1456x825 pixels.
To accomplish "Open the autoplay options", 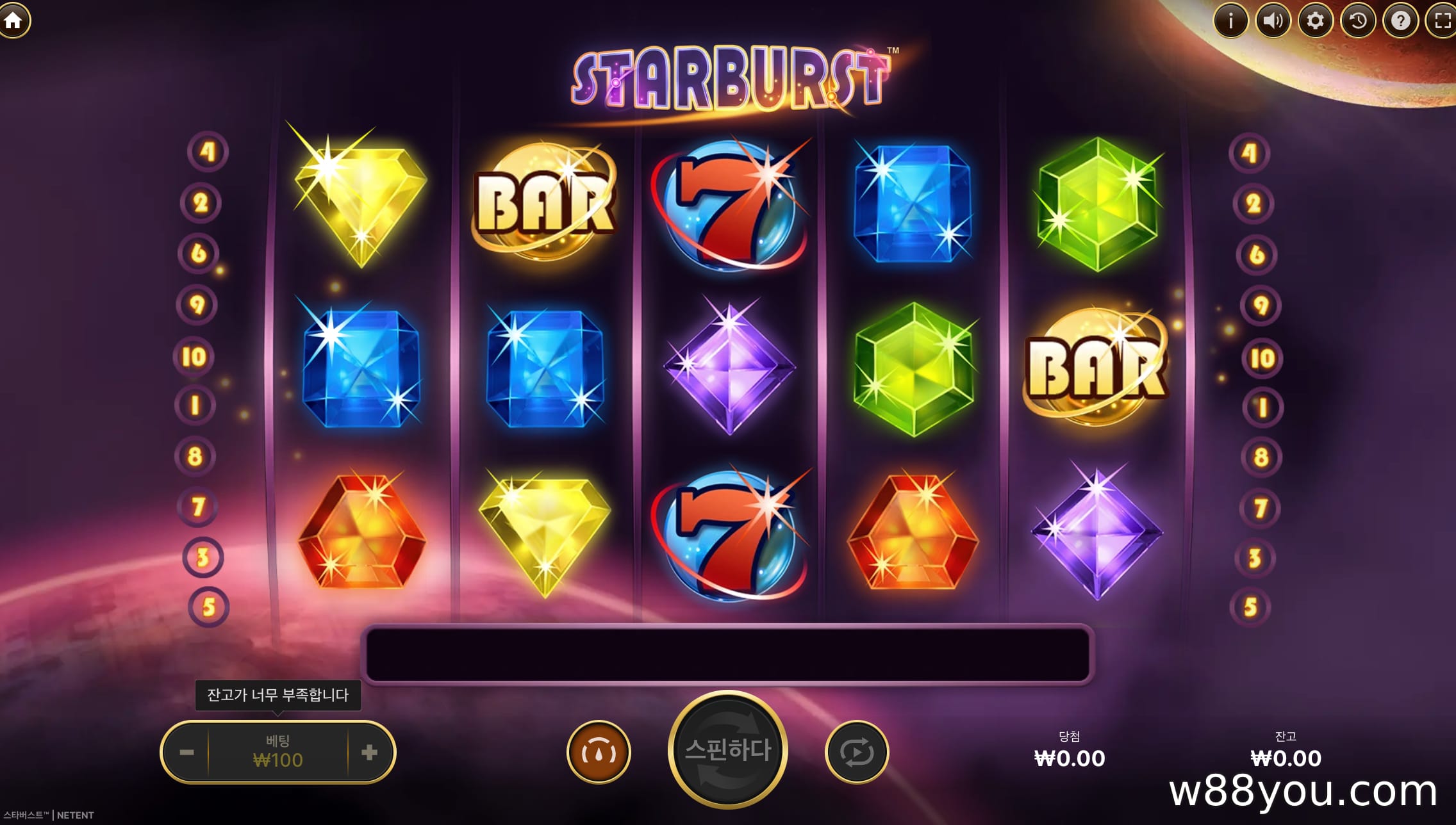I will coord(856,752).
